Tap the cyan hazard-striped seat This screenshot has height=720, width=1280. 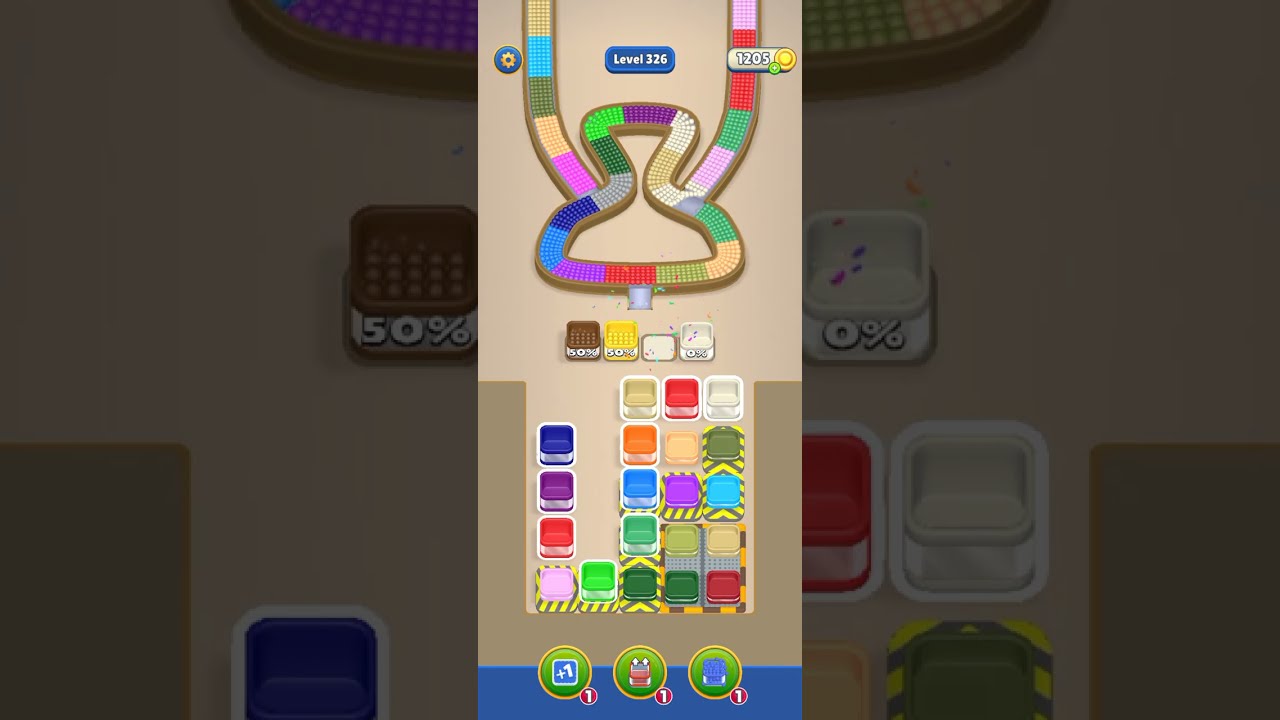pos(722,490)
